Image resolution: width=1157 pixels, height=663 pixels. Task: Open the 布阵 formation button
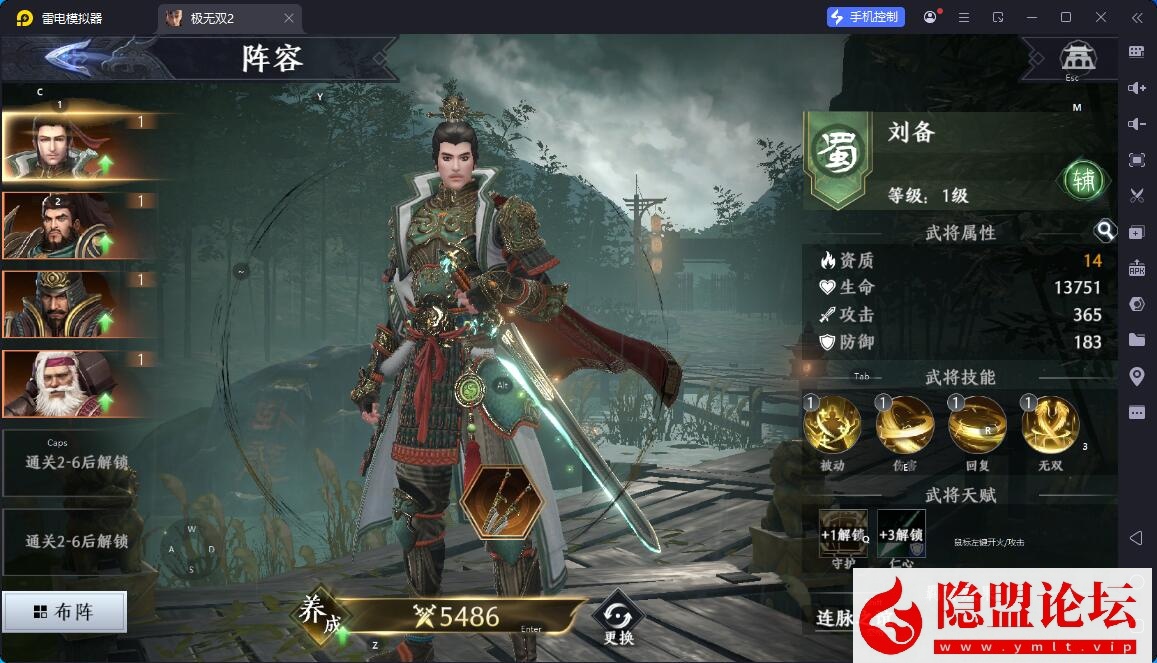coord(65,612)
